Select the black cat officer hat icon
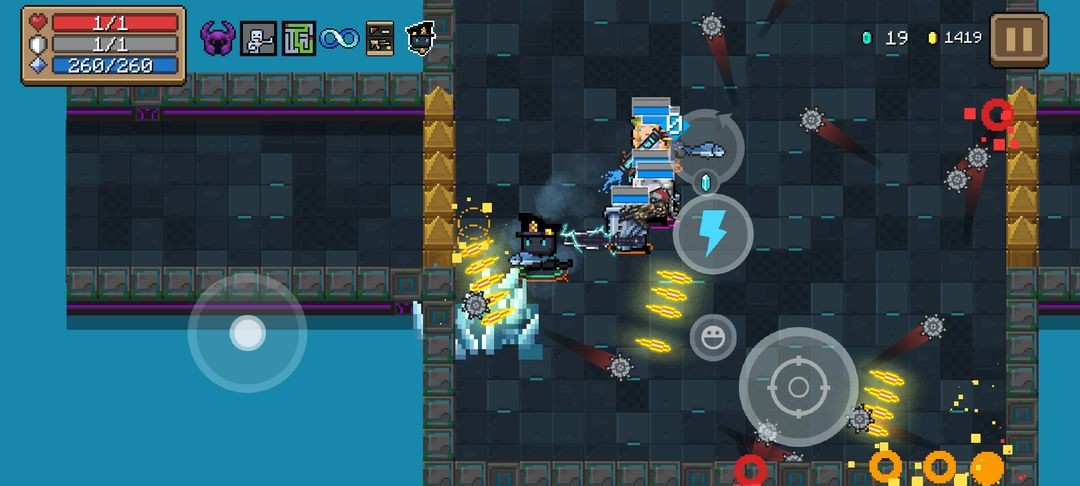 coord(420,39)
